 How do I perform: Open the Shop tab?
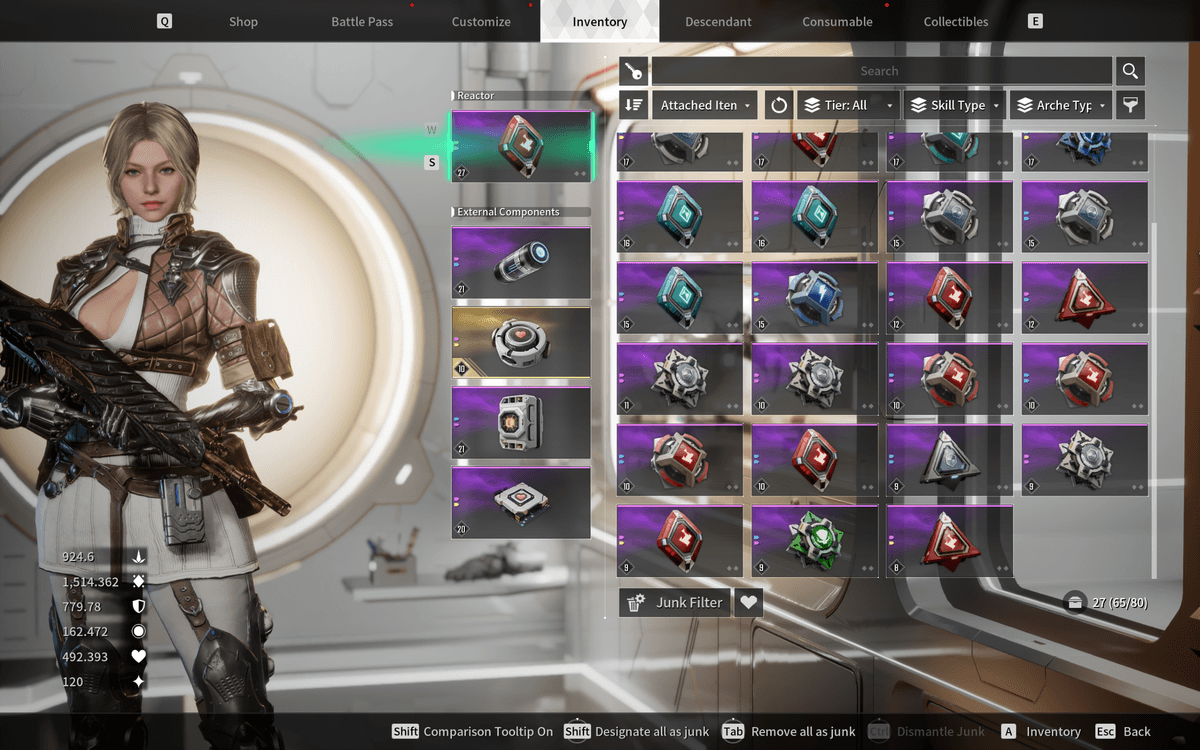(243, 21)
